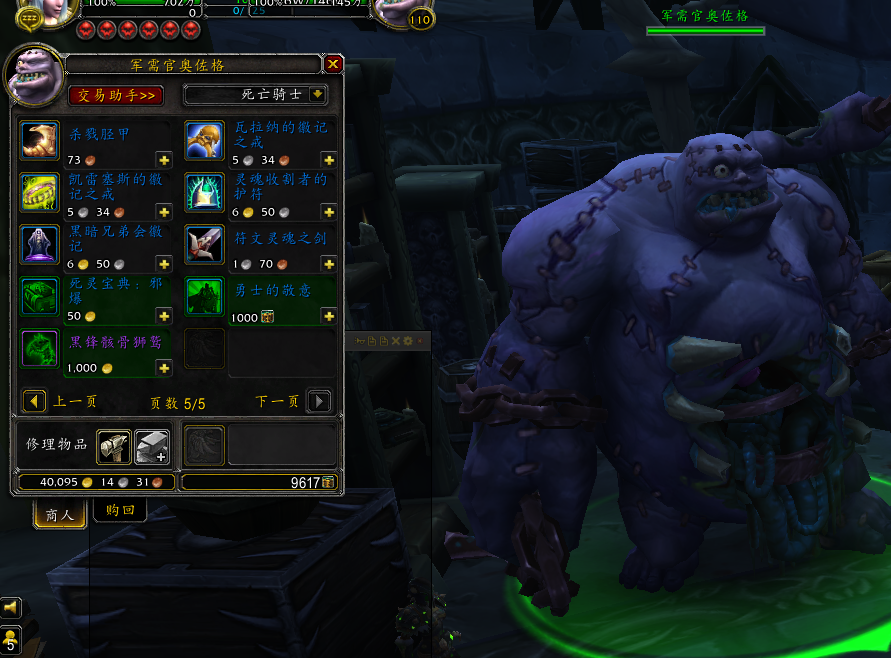Select the 符文灵魂之剑 sword
Image resolution: width=891 pixels, height=658 pixels.
(204, 245)
